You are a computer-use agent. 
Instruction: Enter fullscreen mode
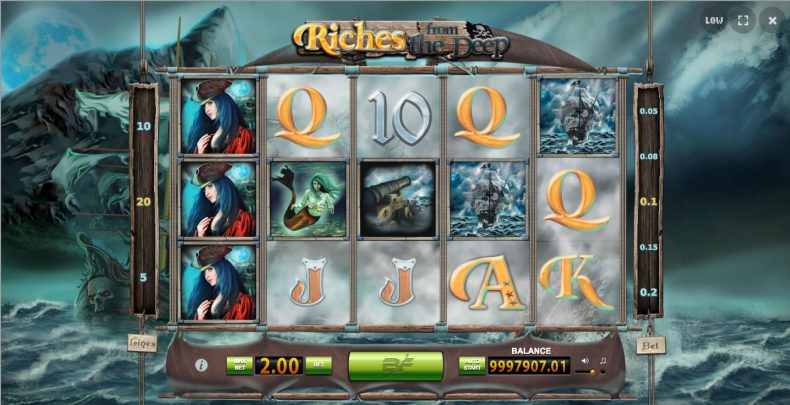(743, 19)
